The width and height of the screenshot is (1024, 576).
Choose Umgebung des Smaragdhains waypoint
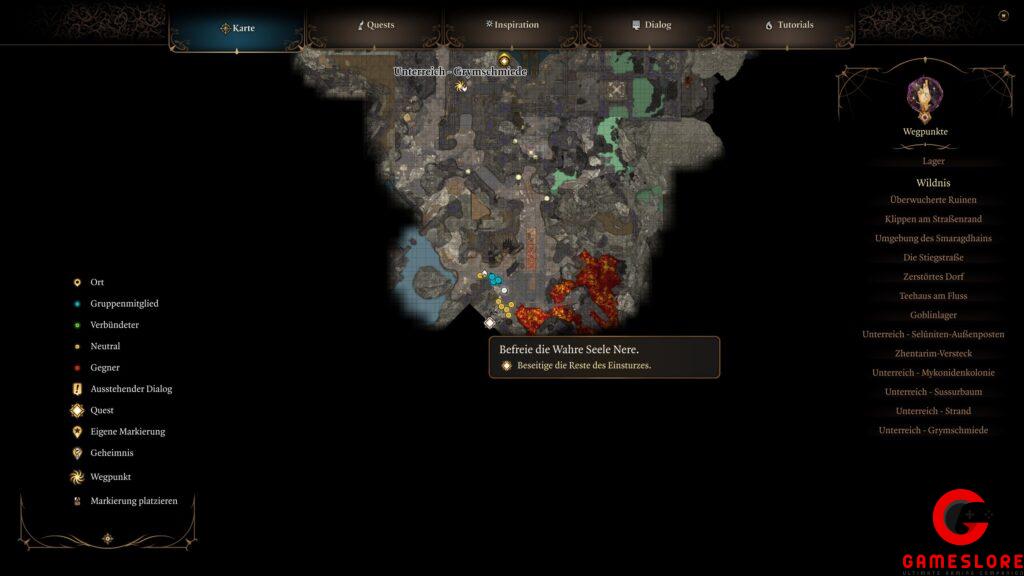pos(933,238)
